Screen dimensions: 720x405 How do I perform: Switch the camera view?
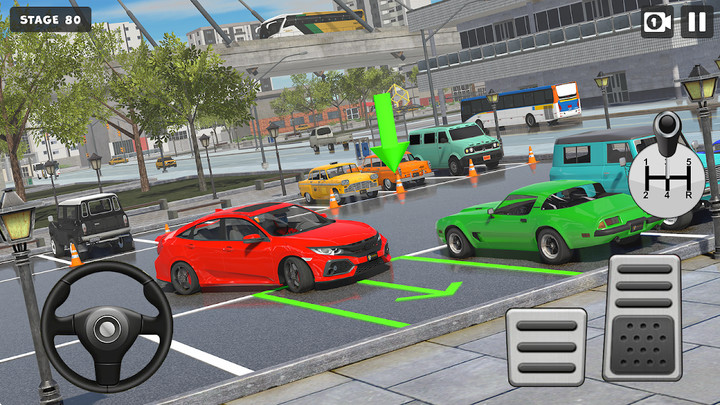click(657, 22)
